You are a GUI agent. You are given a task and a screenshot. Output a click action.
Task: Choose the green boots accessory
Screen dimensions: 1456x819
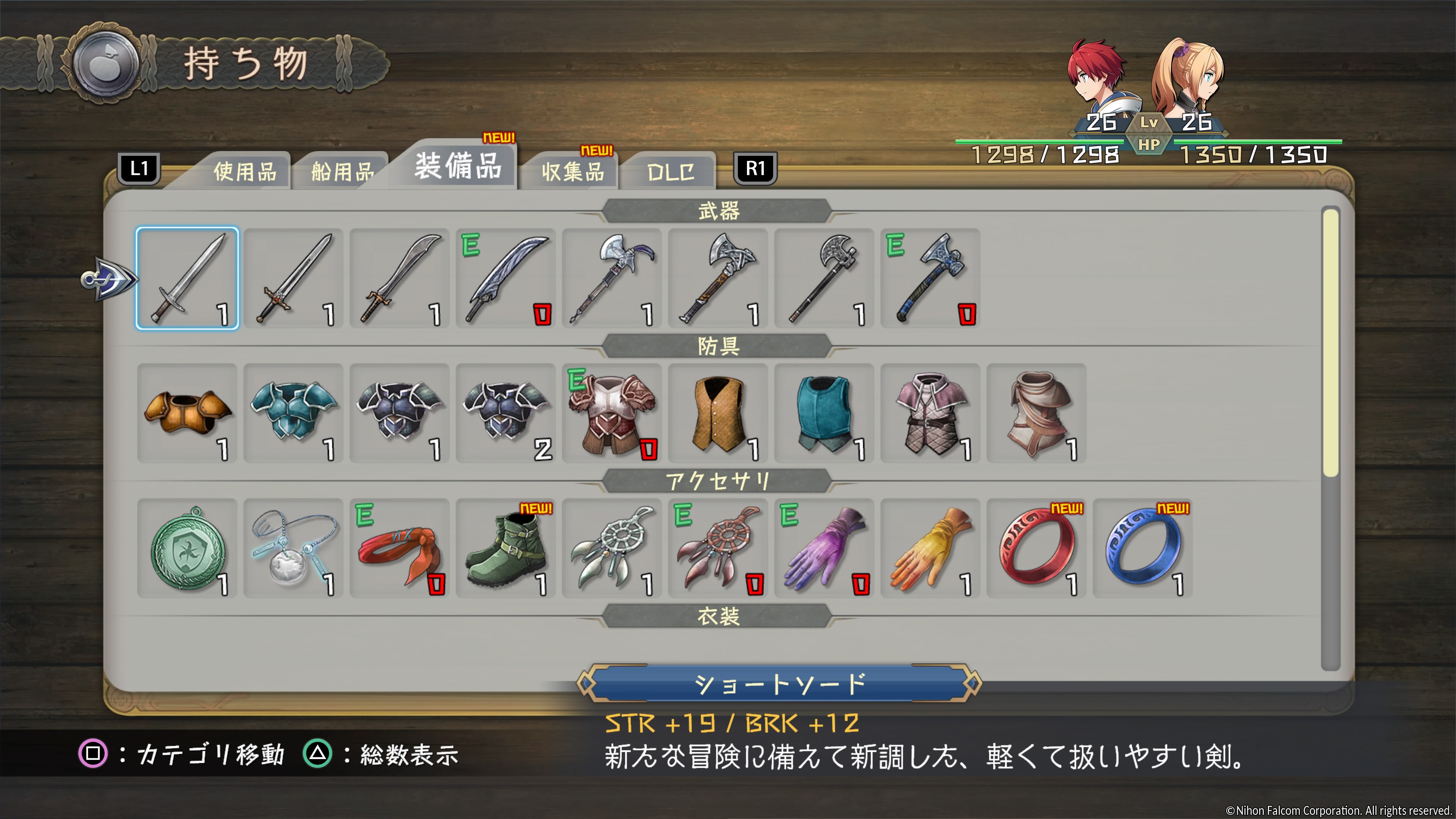[x=506, y=548]
